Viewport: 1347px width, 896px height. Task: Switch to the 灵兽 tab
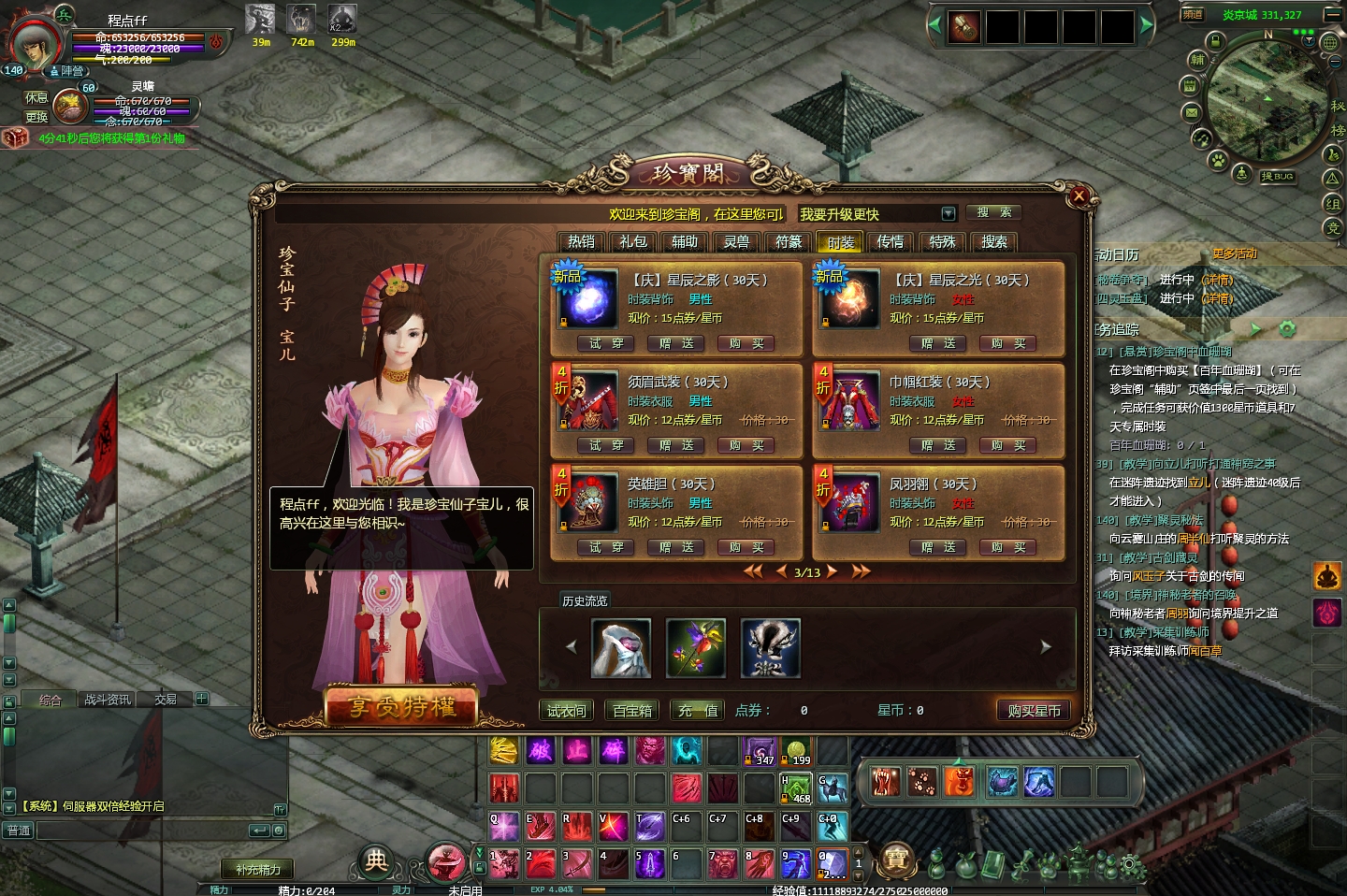(x=737, y=241)
